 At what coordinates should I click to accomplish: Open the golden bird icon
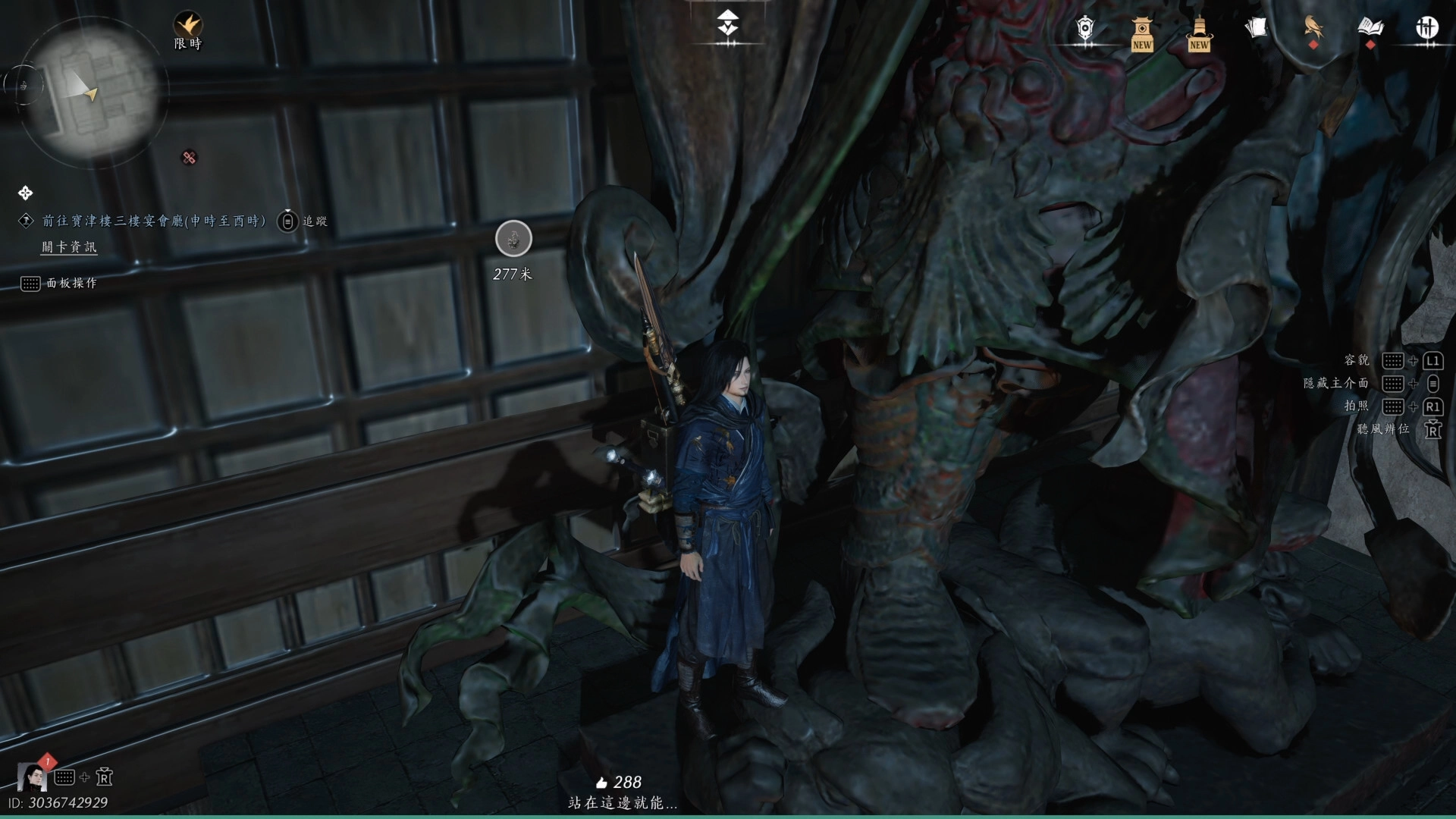coord(1313,27)
